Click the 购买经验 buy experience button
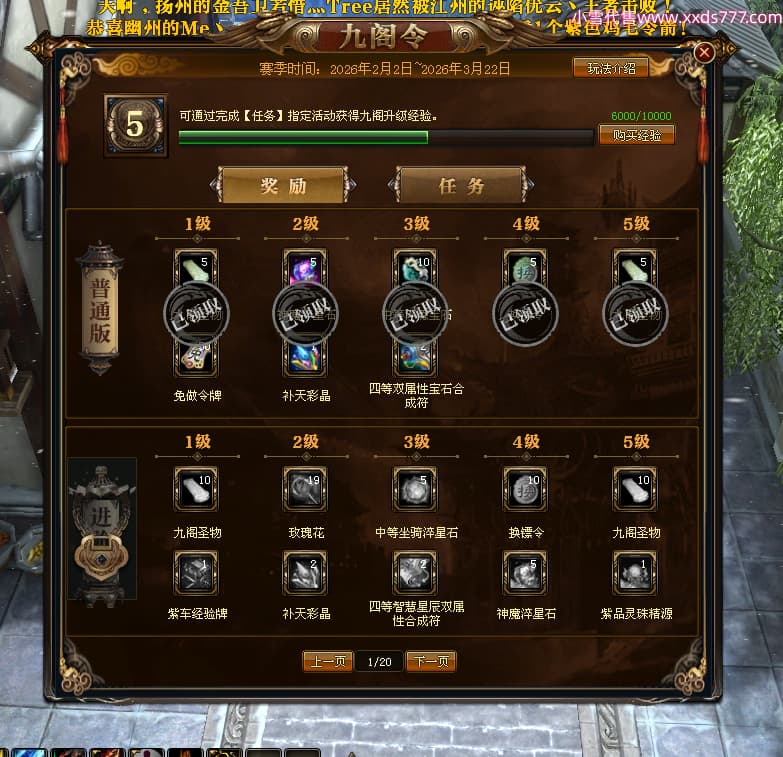 [x=636, y=135]
